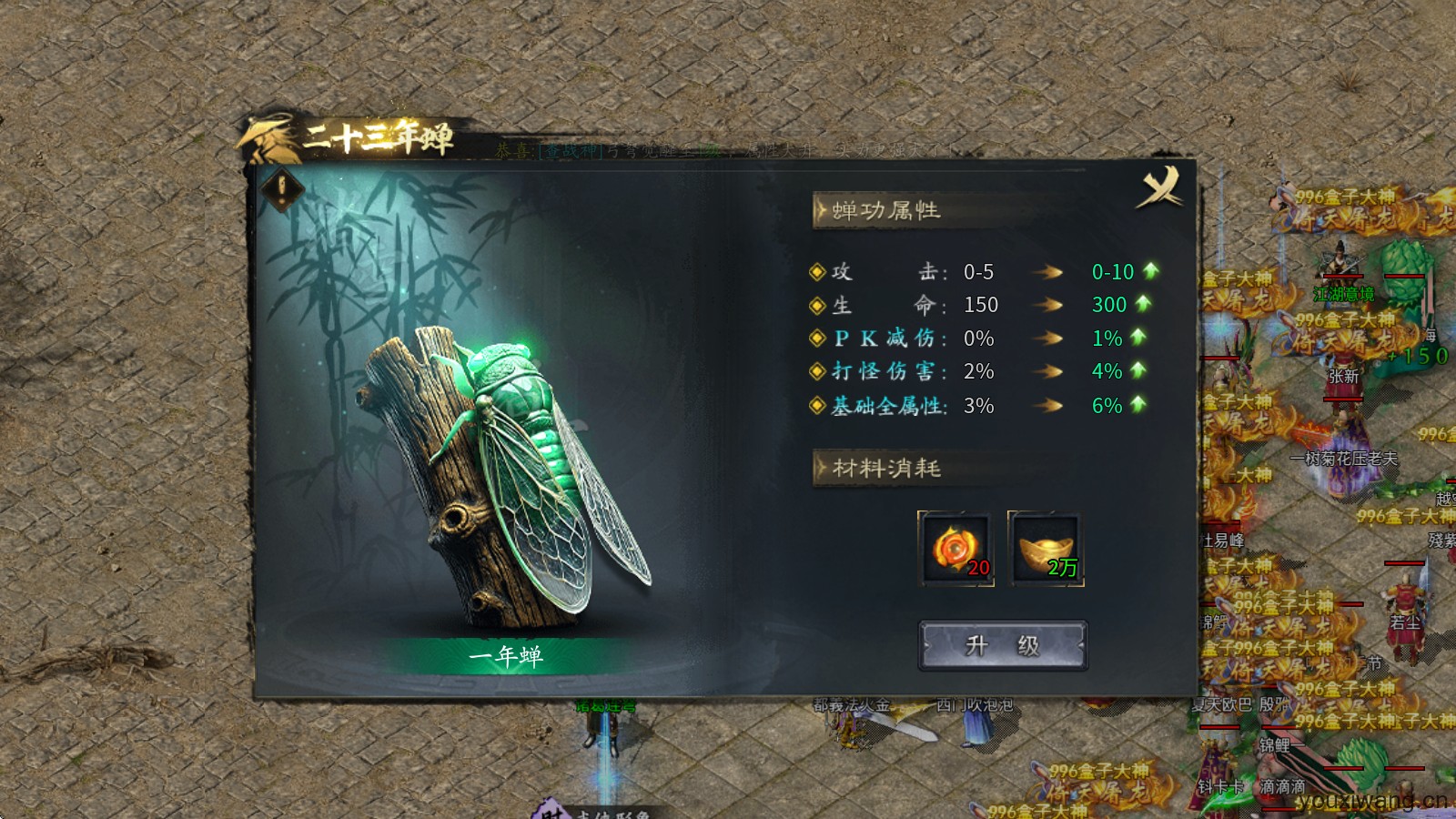Select the gold ingot material costing 2万

pos(1046,548)
